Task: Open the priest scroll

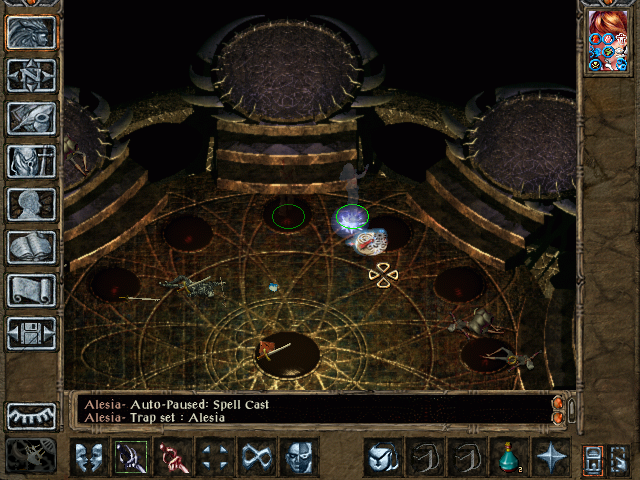Action: 31,290
